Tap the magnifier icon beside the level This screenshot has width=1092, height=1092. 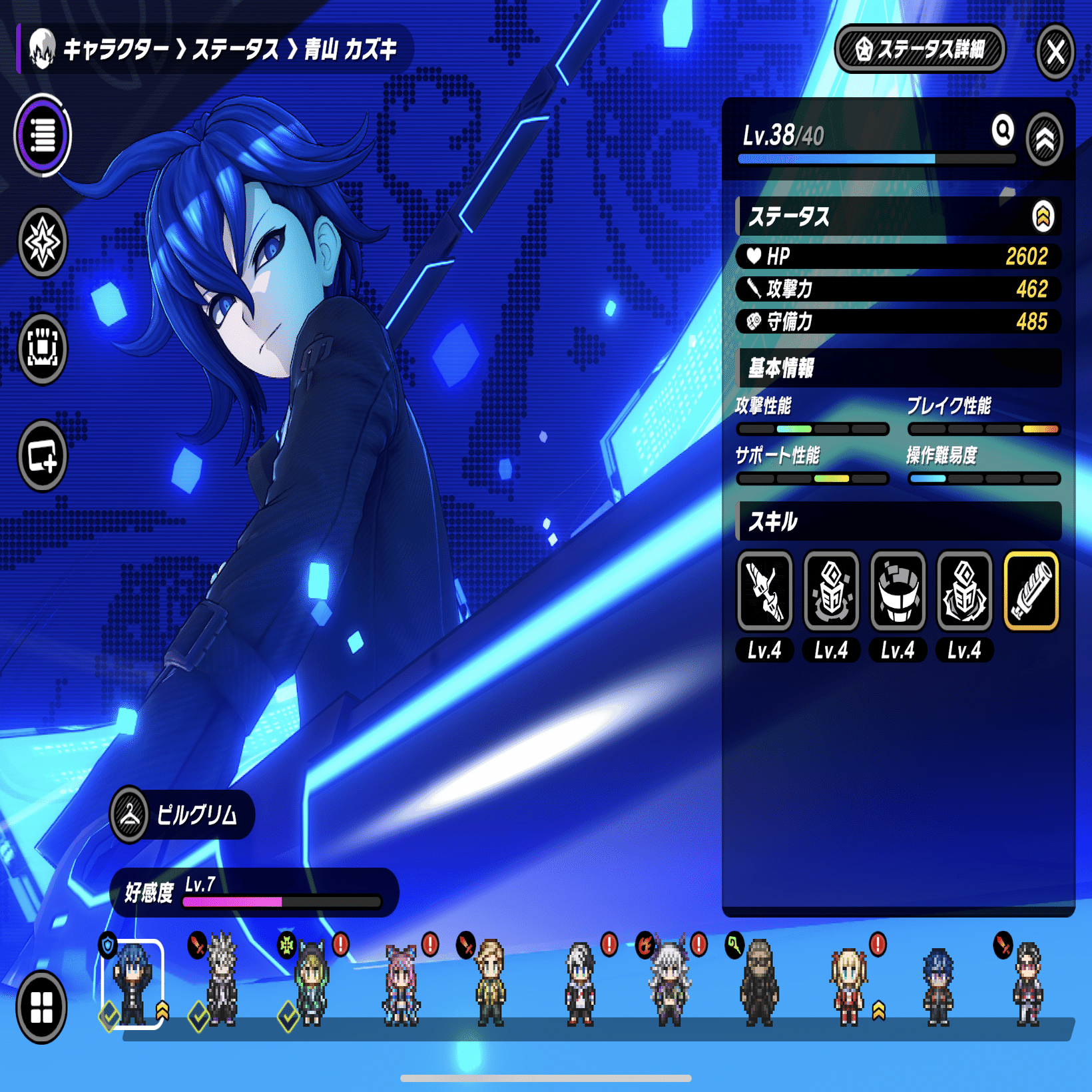click(x=1002, y=130)
